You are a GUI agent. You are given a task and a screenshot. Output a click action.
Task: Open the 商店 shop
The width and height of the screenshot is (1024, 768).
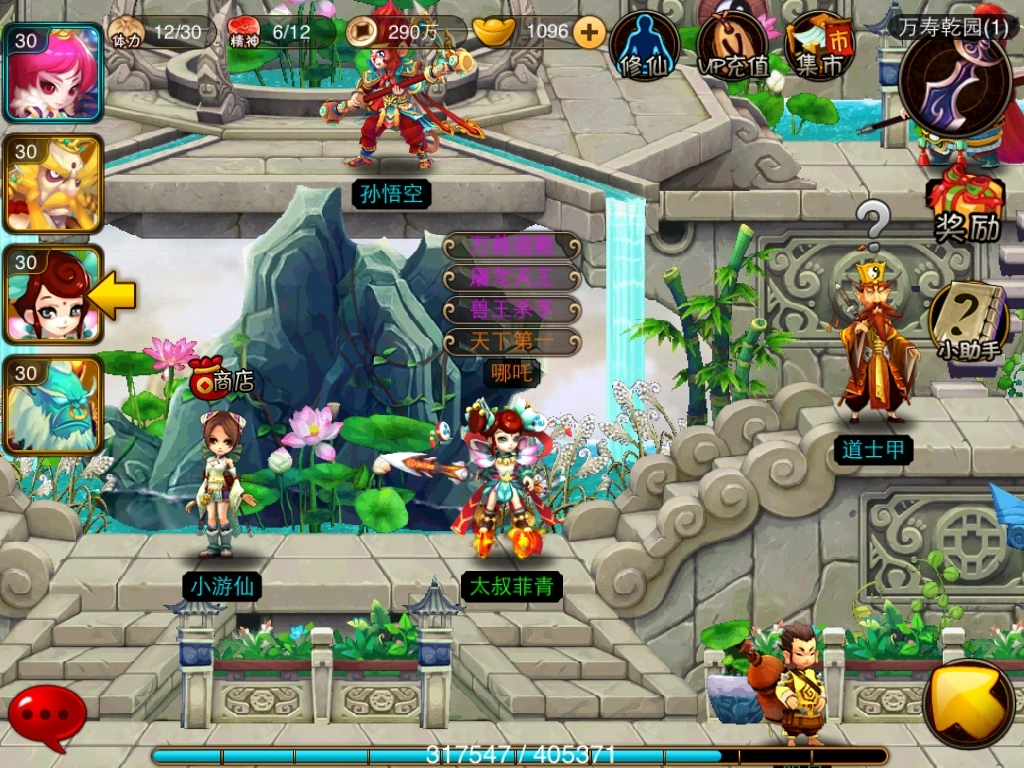[x=222, y=379]
